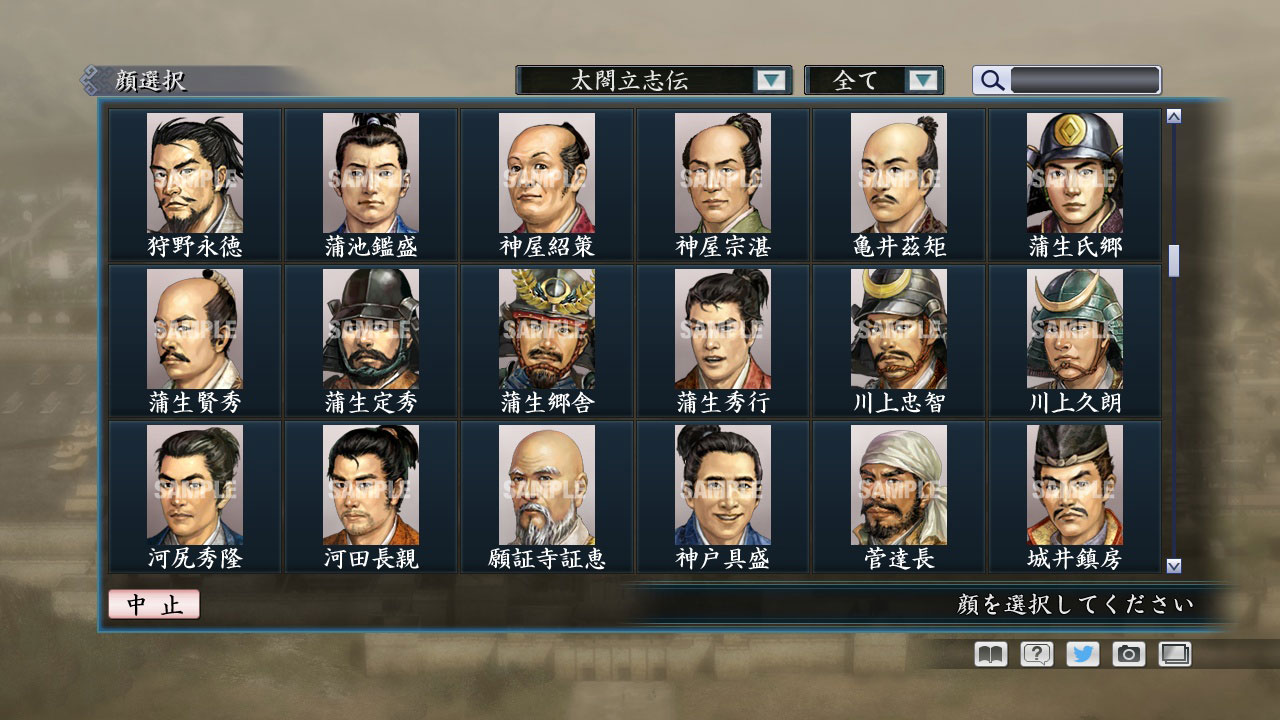The width and height of the screenshot is (1280, 720).
Task: Take a screenshot with the camera icon
Action: [x=1127, y=654]
